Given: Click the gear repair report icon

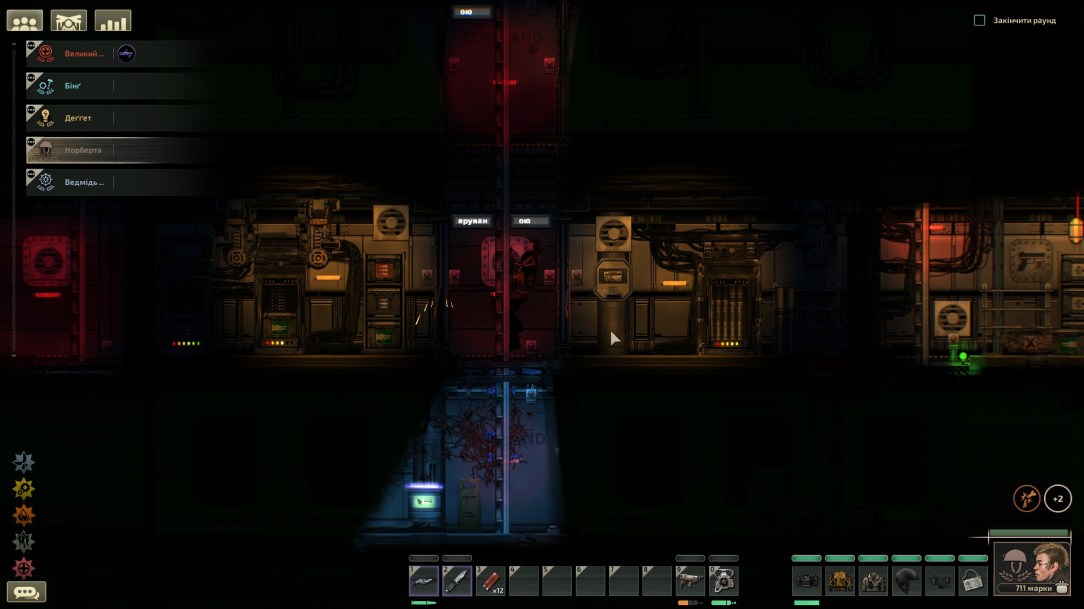Looking at the screenshot, I should pos(24,488).
